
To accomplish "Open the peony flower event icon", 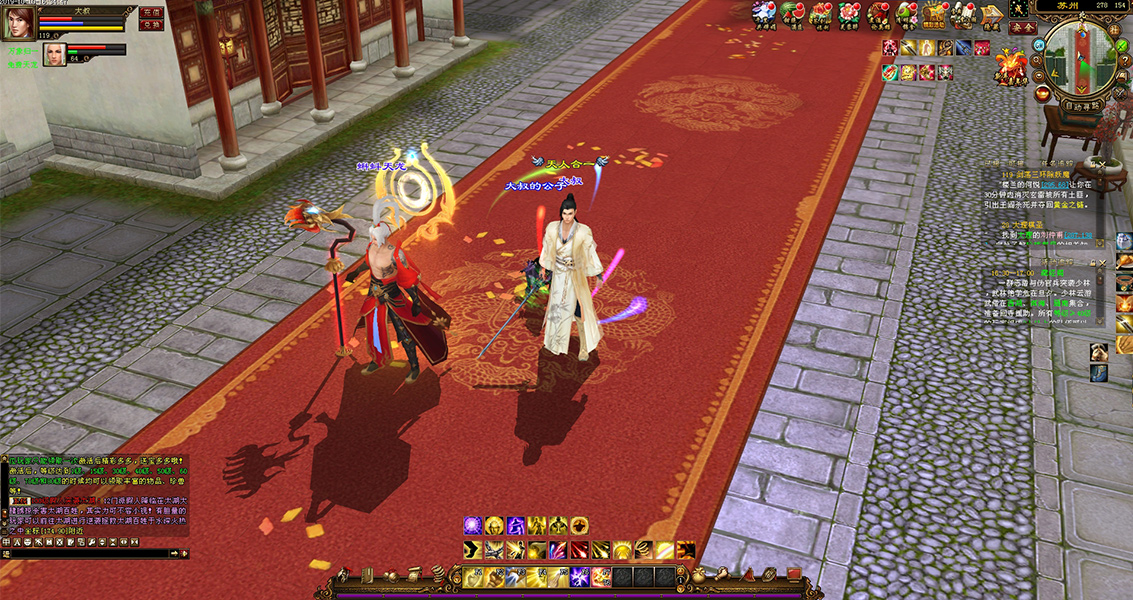I will click(x=850, y=14).
